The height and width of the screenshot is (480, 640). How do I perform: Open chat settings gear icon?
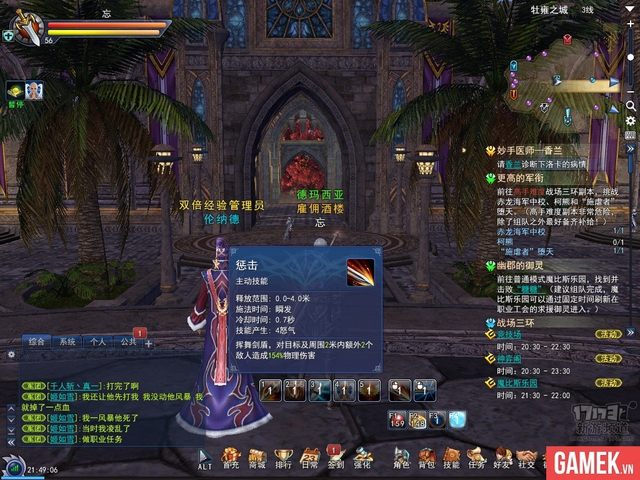(x=10, y=353)
